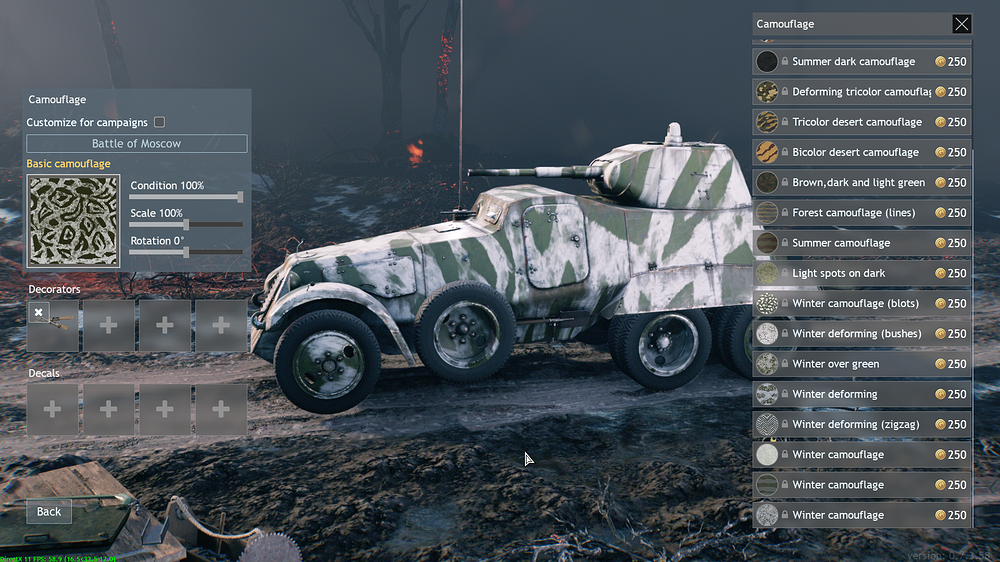Choose Bicolor desert camouflage
This screenshot has width=1000, height=562.
[855, 152]
